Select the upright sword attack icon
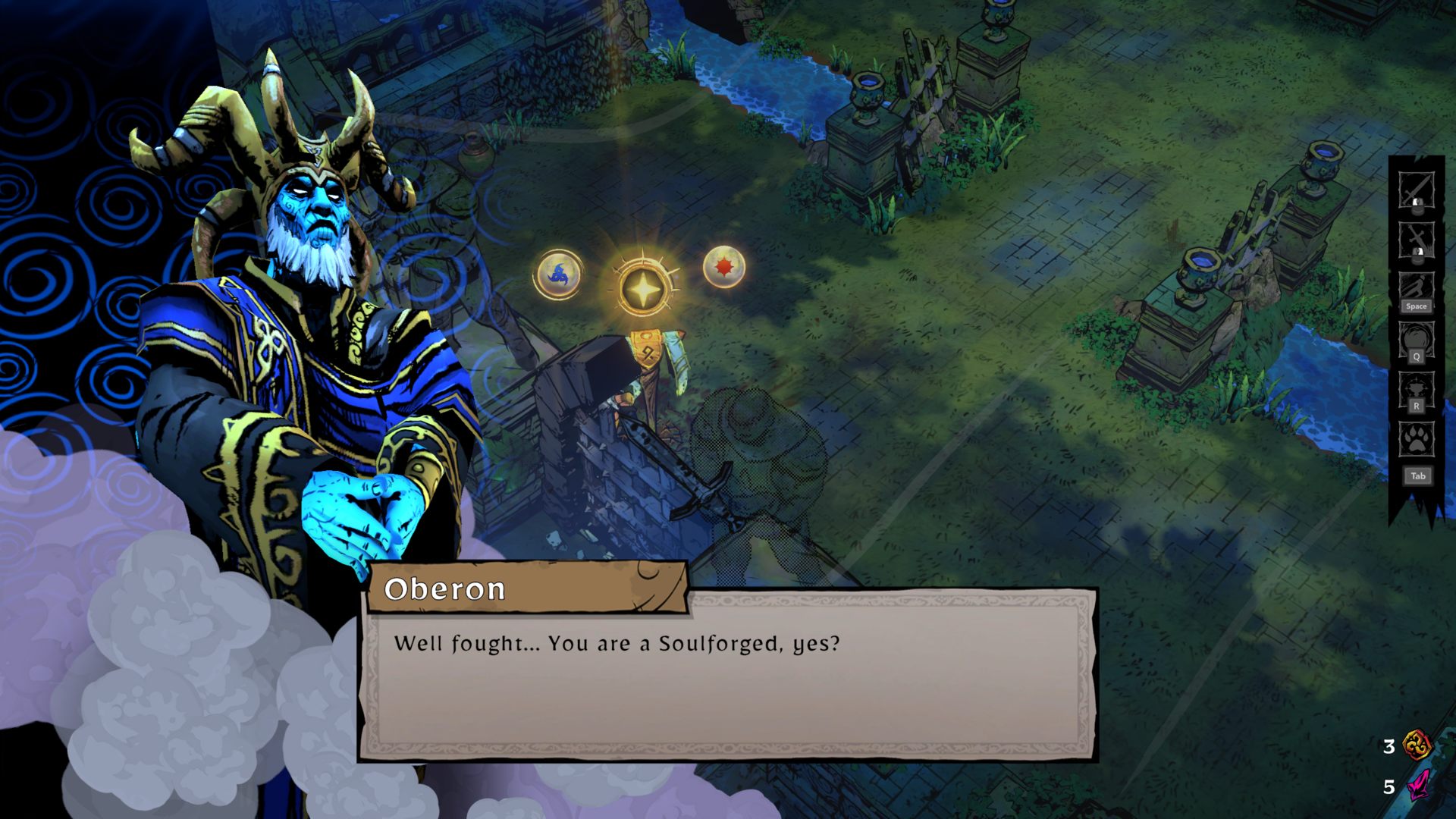The width and height of the screenshot is (1456, 819). tap(1416, 190)
